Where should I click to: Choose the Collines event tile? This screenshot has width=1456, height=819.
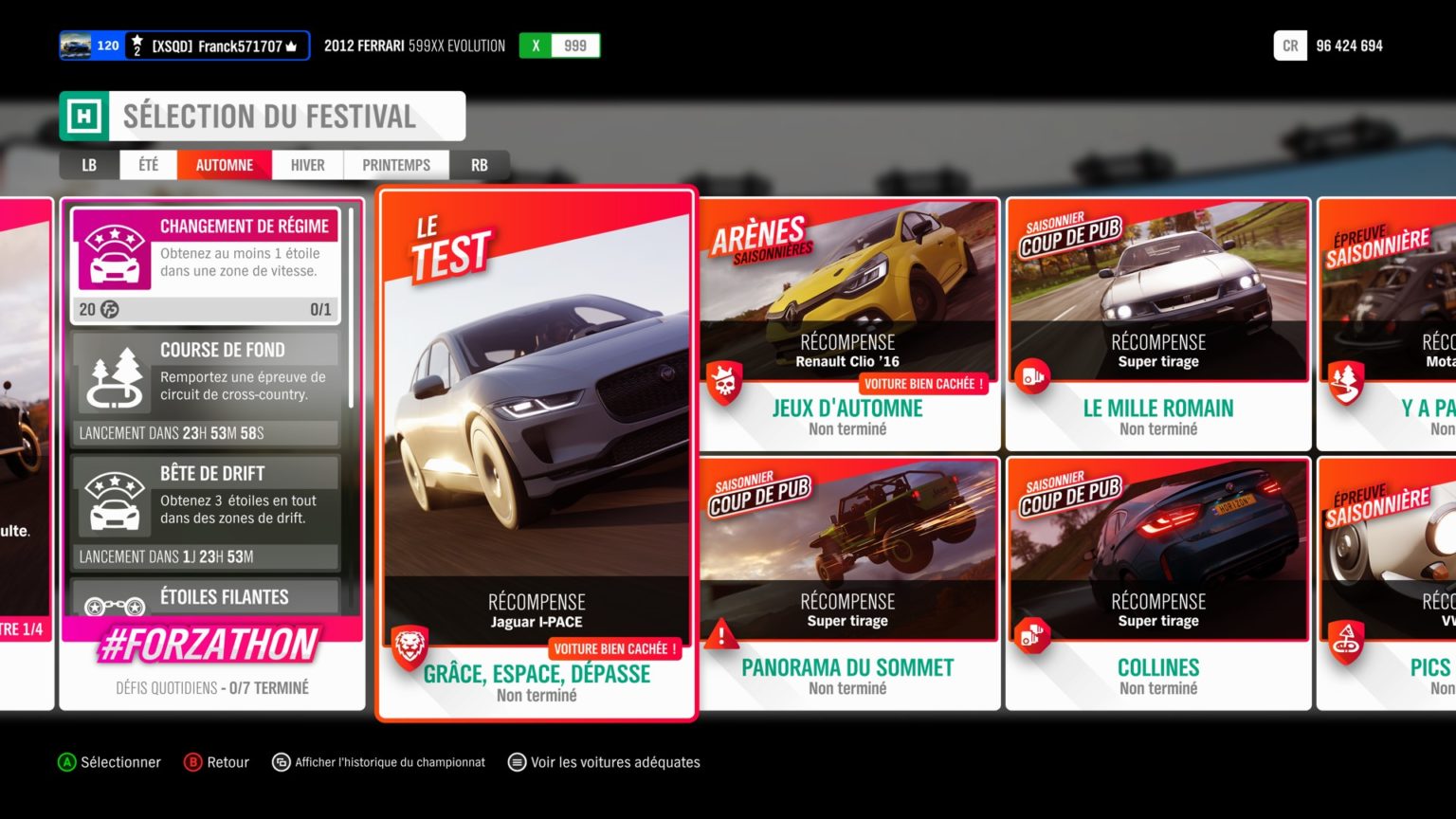click(x=1158, y=583)
